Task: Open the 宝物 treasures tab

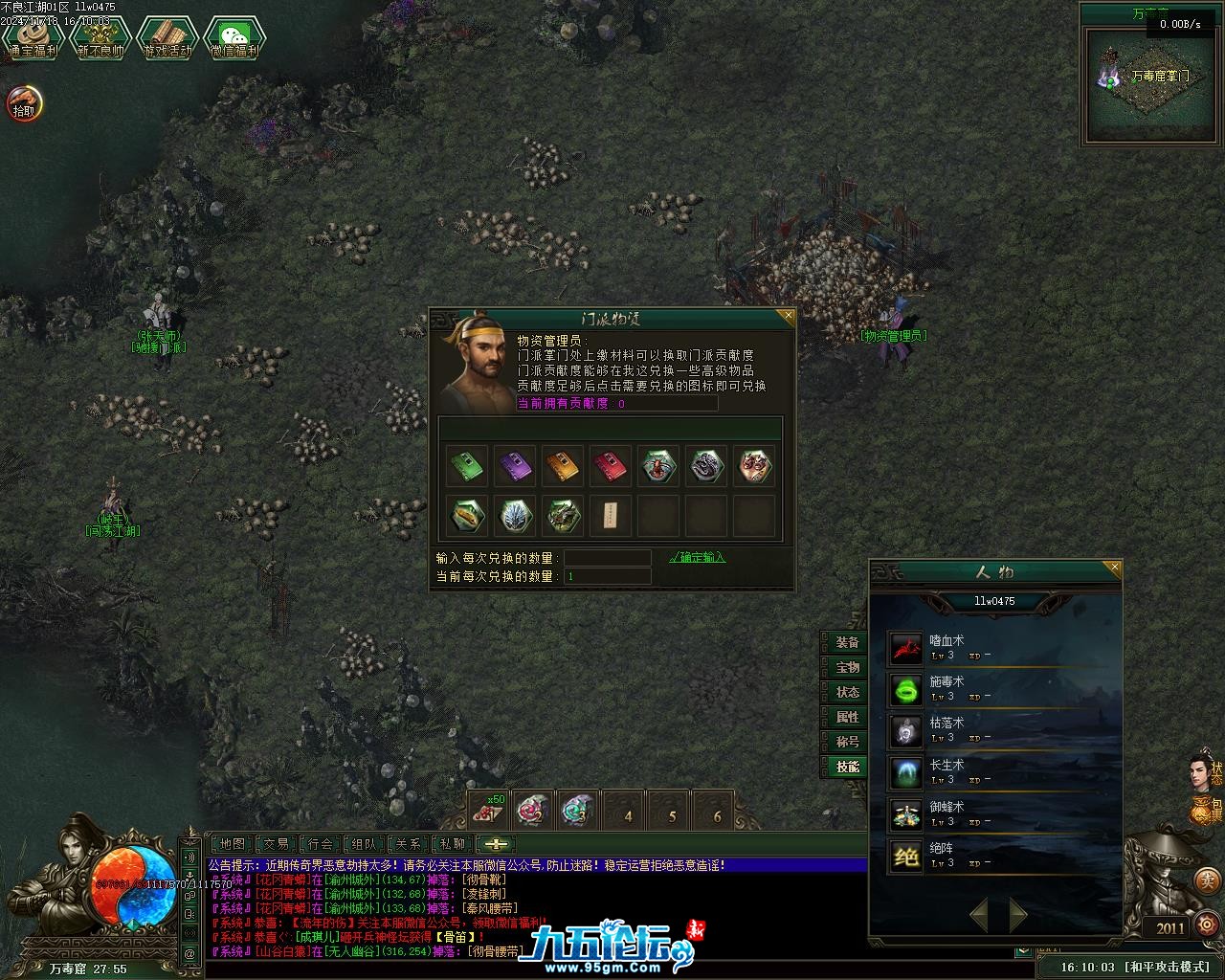Action: point(847,667)
